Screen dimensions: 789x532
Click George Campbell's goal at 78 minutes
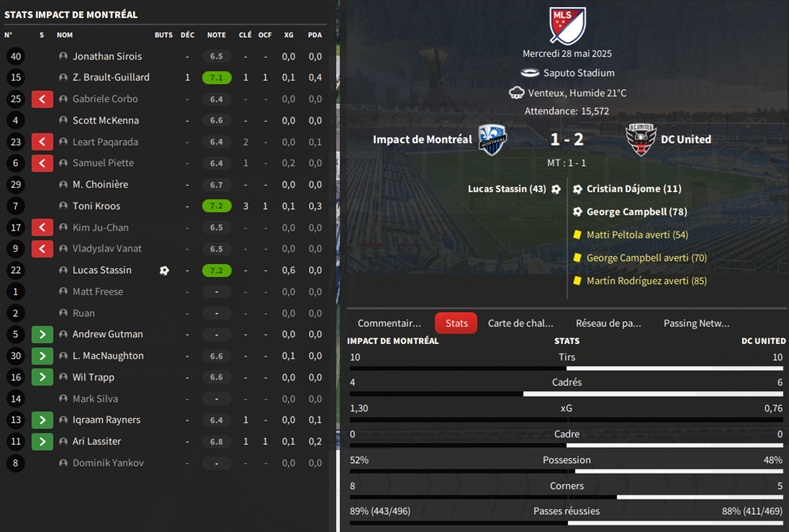(x=636, y=212)
